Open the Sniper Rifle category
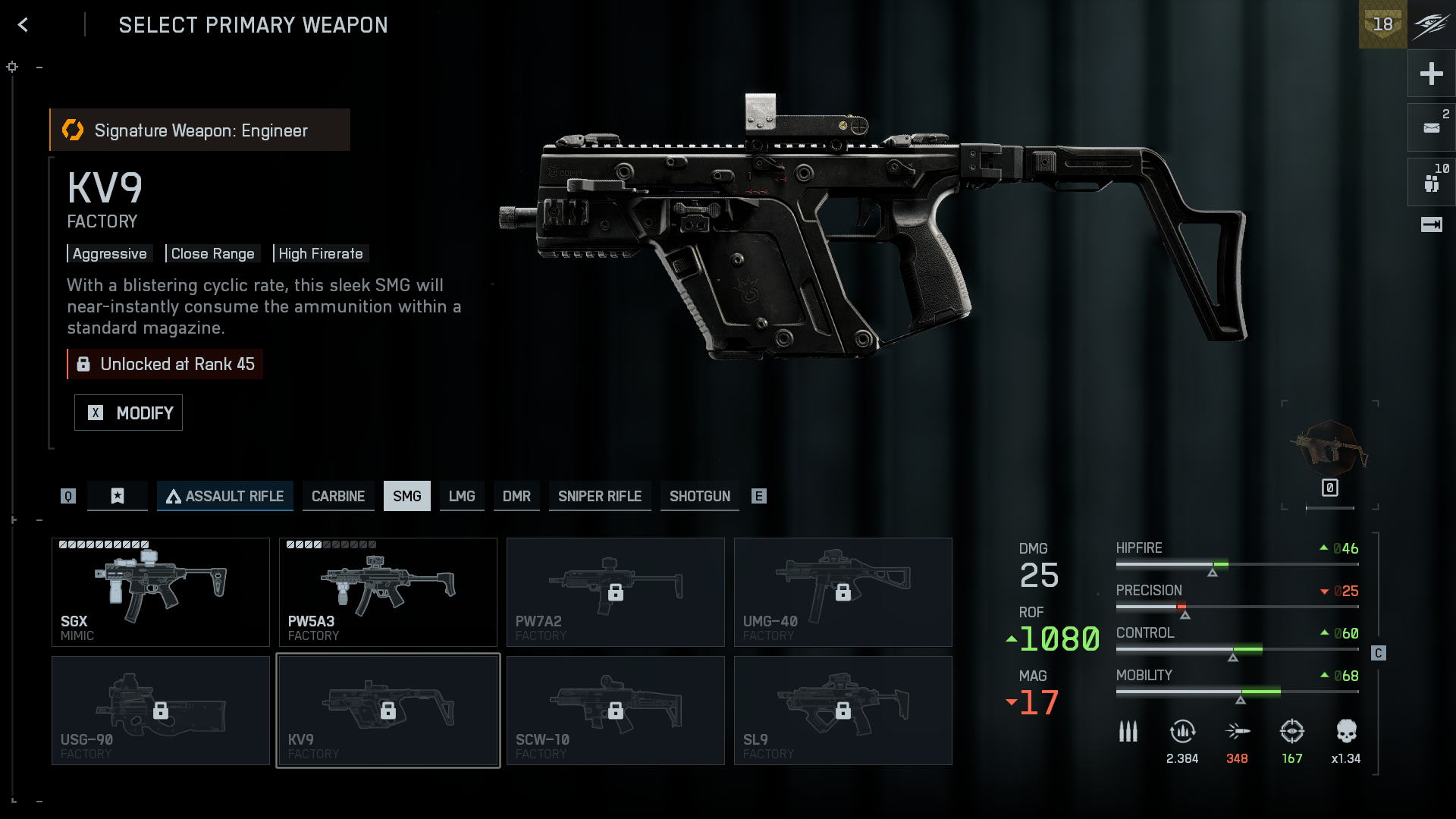The image size is (1456, 819). click(600, 496)
